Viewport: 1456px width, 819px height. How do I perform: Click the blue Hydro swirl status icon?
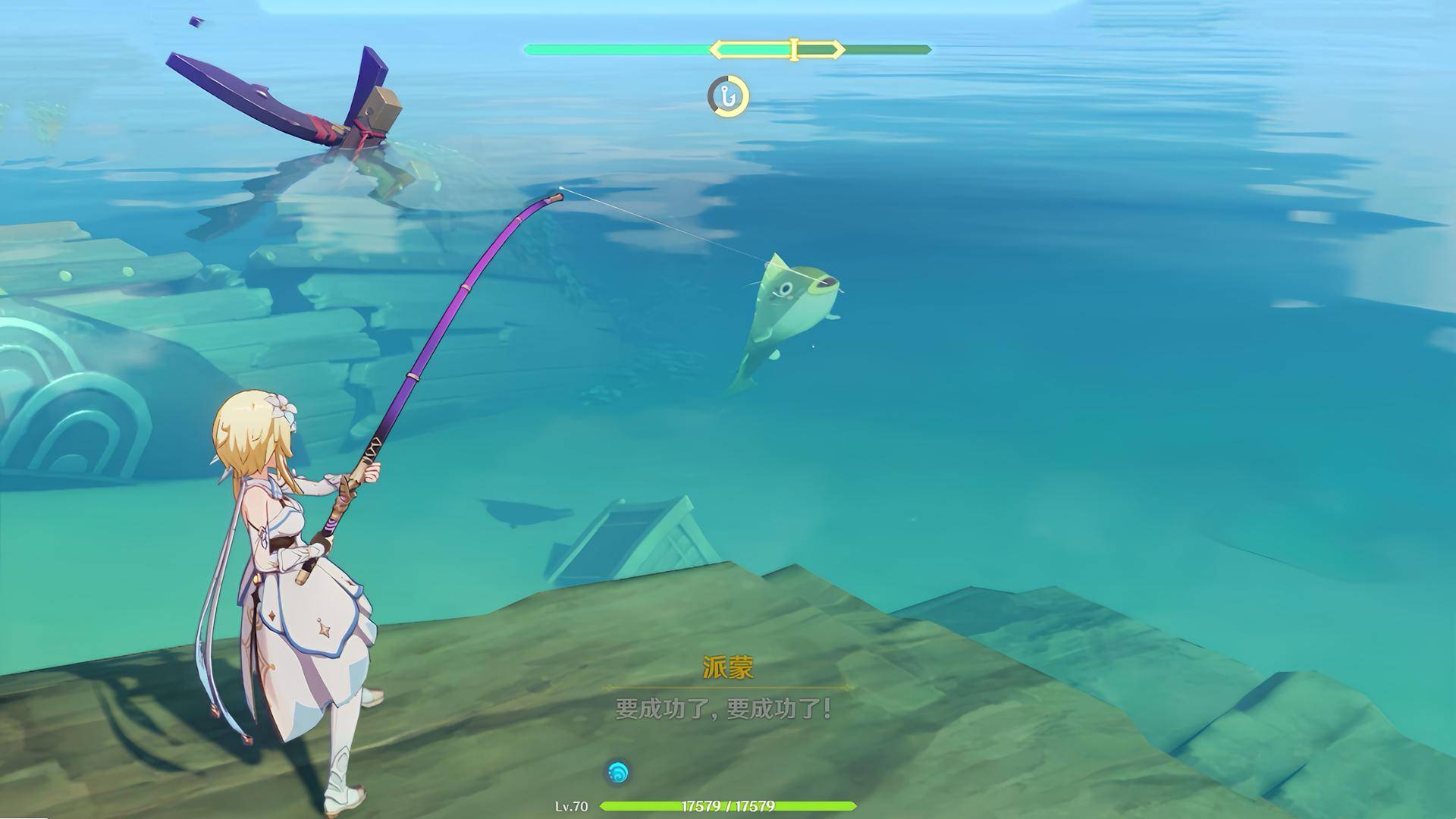pos(618,773)
